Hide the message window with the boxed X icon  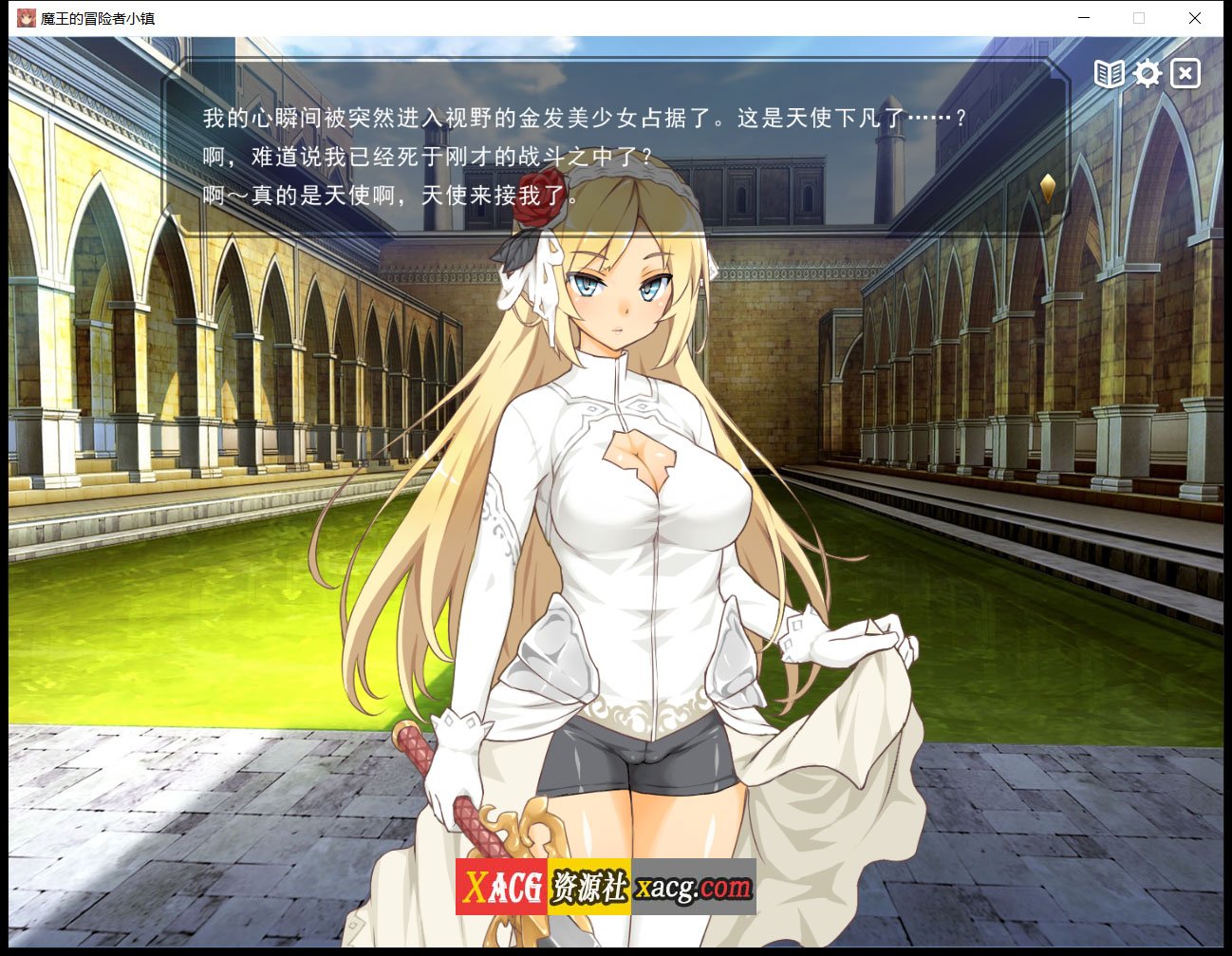tap(1185, 73)
